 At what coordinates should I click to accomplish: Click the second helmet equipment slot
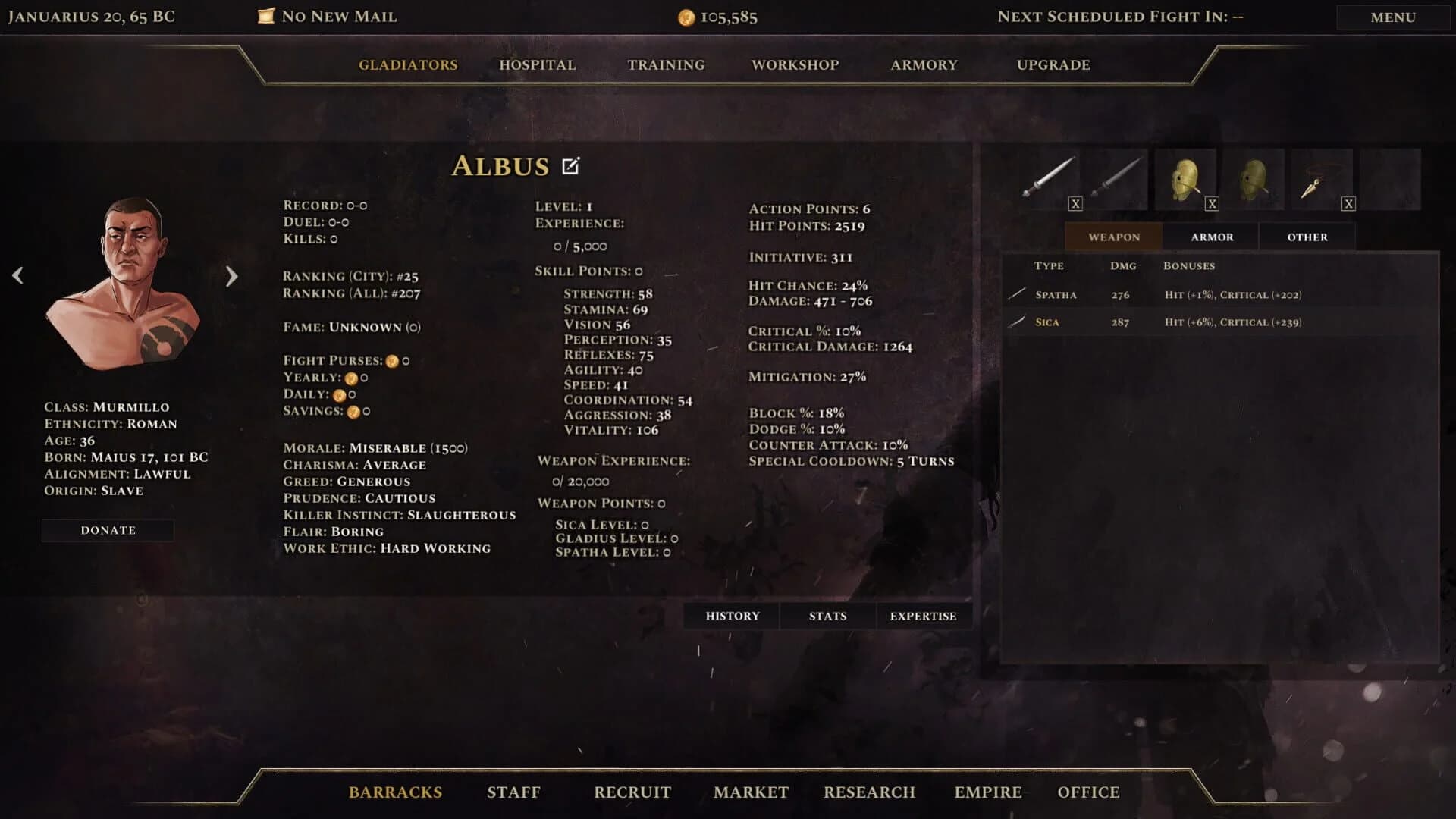(1255, 176)
